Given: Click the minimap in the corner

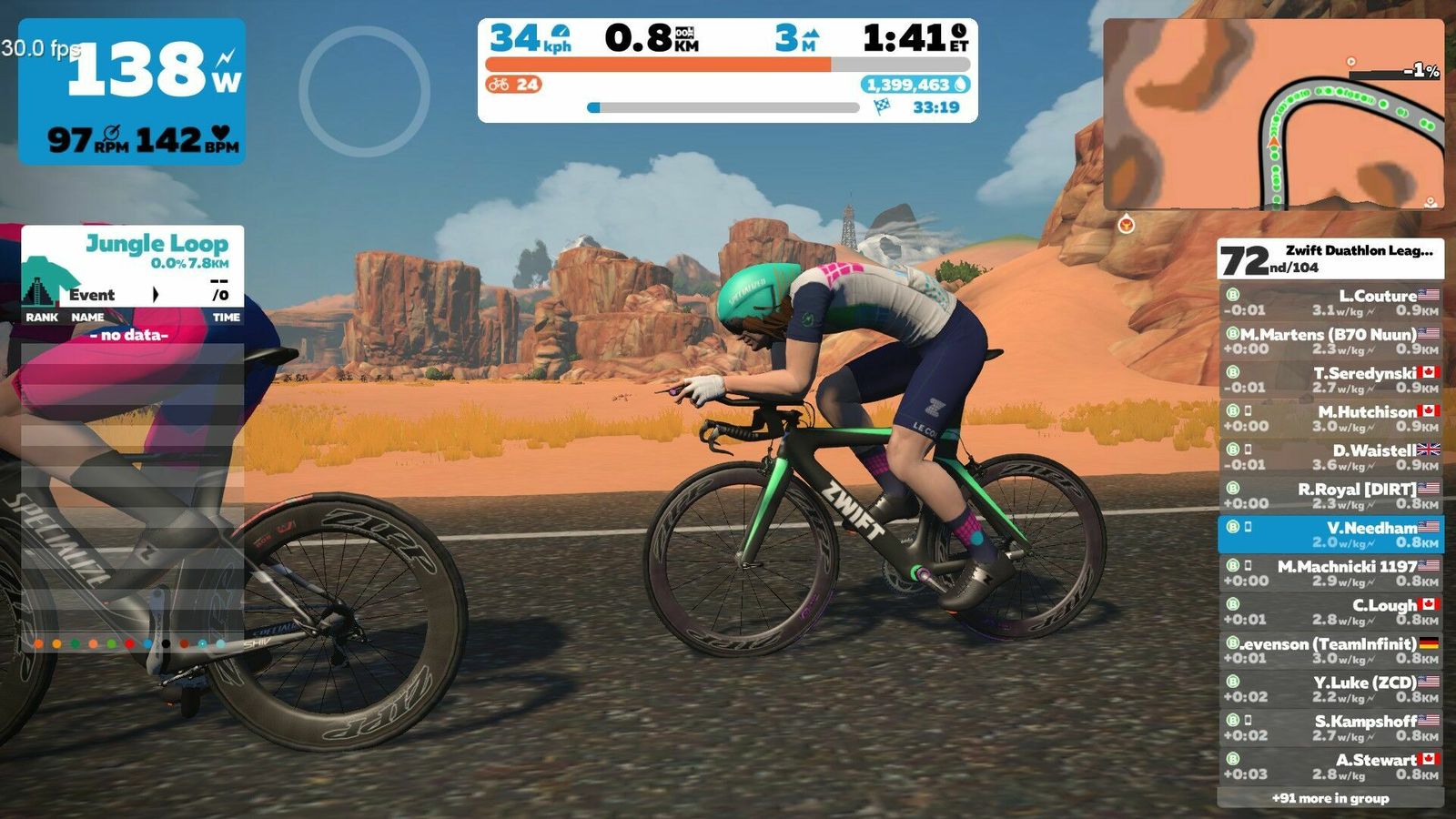Looking at the screenshot, I should pyautogui.click(x=1273, y=114).
